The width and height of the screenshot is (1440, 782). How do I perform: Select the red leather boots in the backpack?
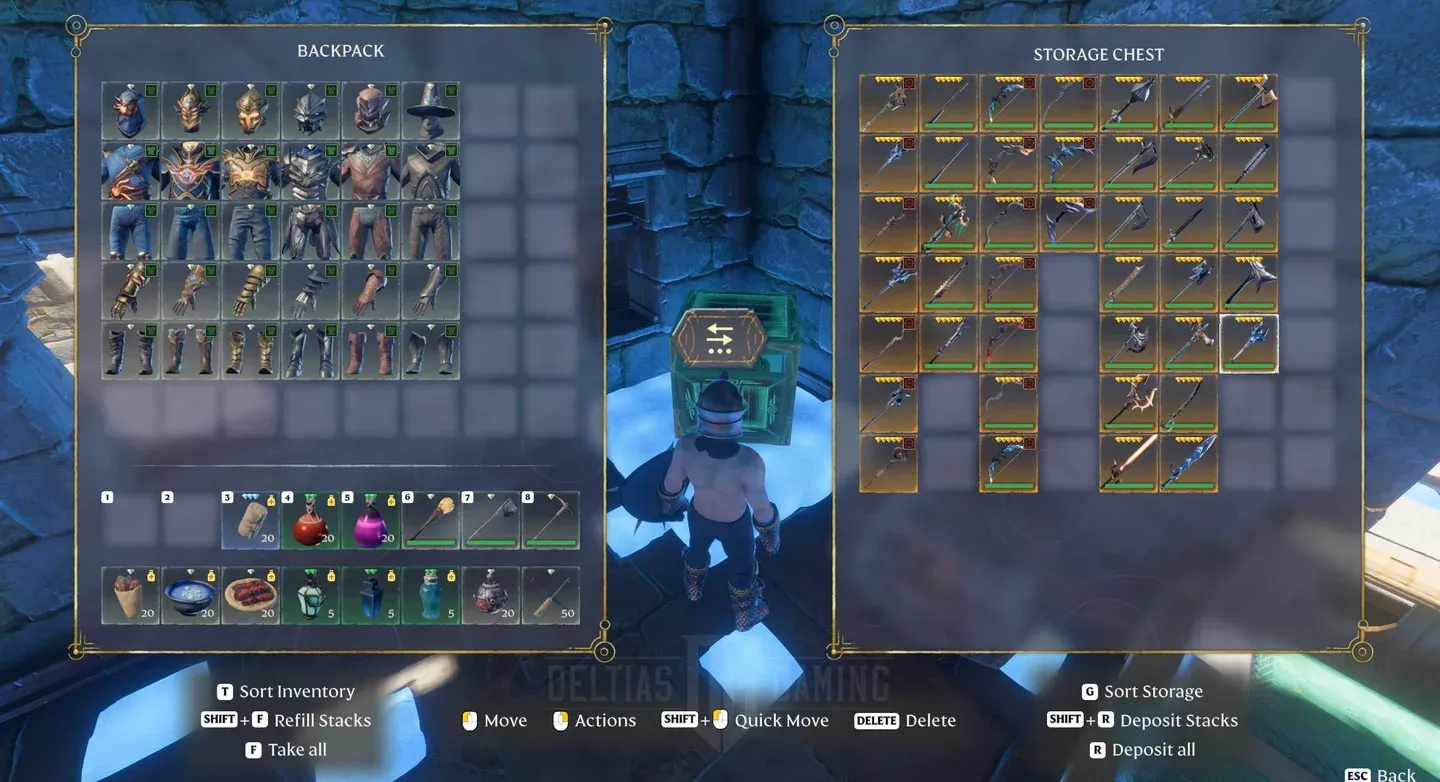[x=371, y=351]
